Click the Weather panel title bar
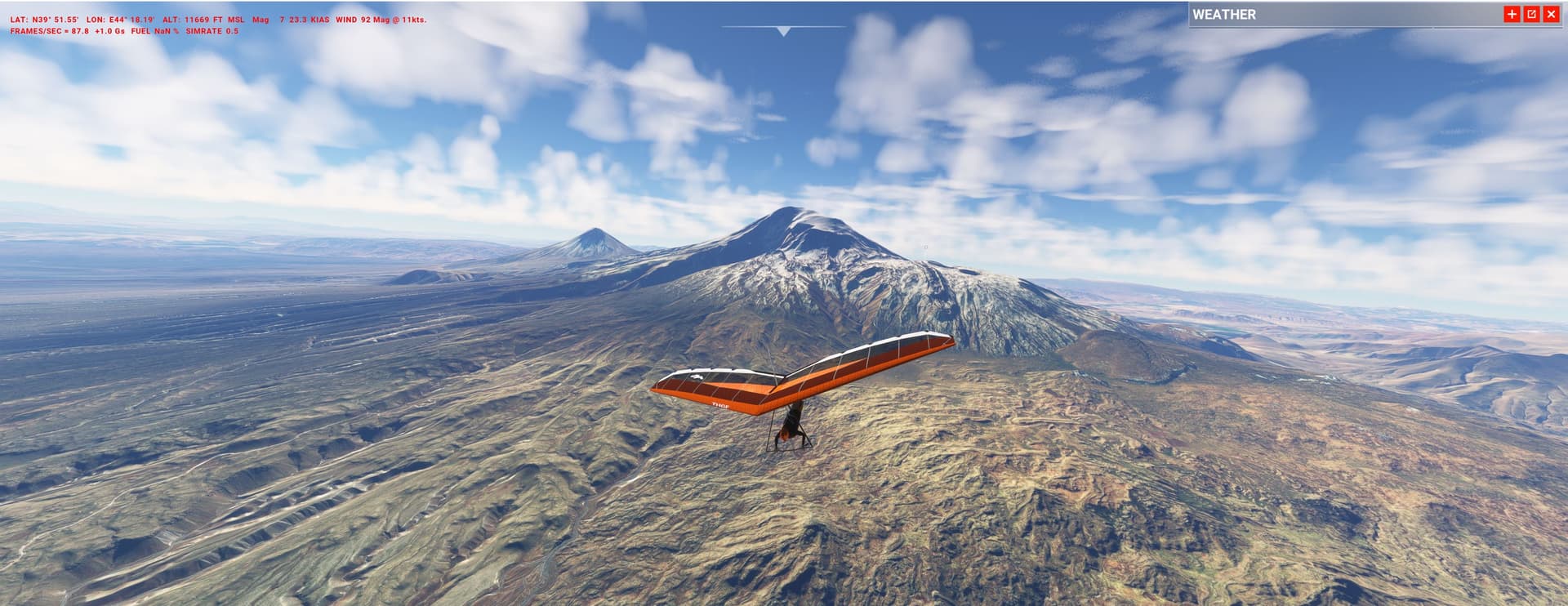The height and width of the screenshot is (606, 1568). [1339, 14]
